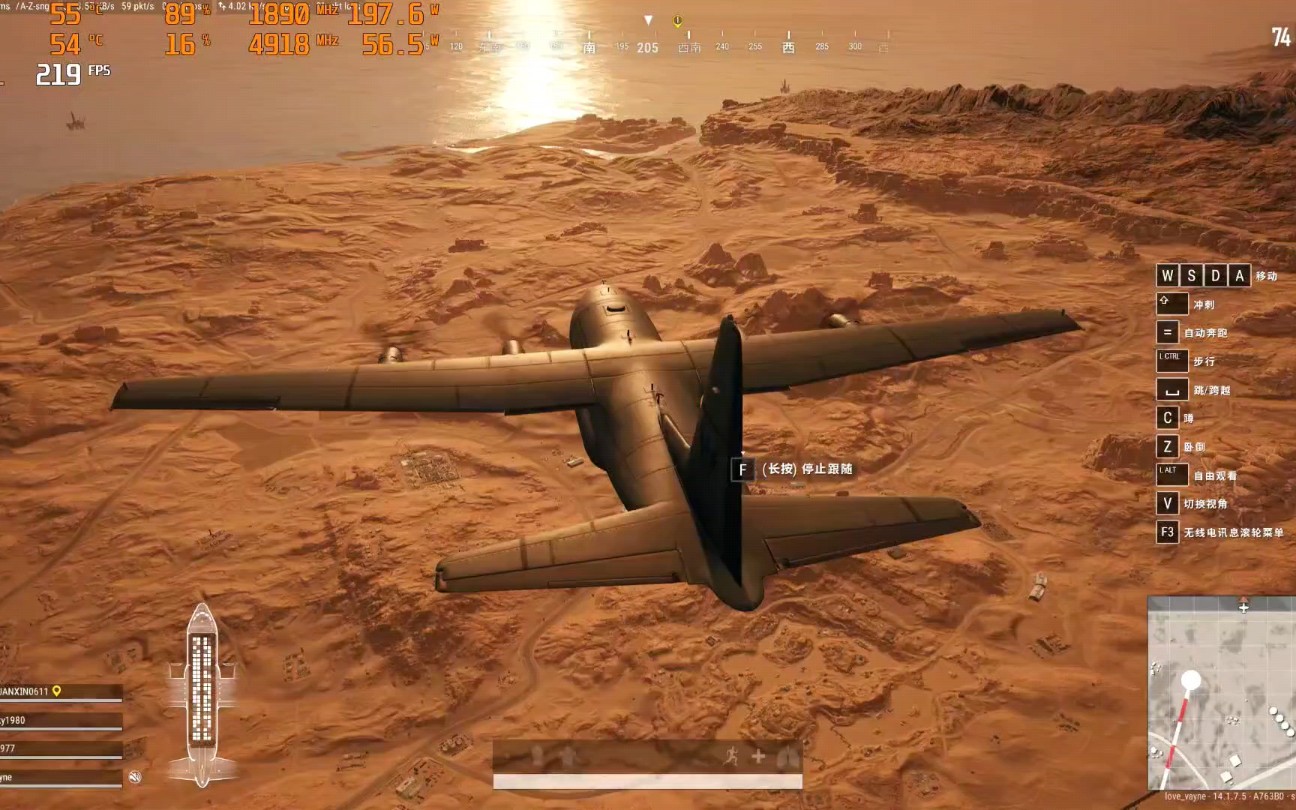The height and width of the screenshot is (810, 1296).
Task: Select the yellow location pin beside JUANXIN0611
Action: tap(56, 691)
